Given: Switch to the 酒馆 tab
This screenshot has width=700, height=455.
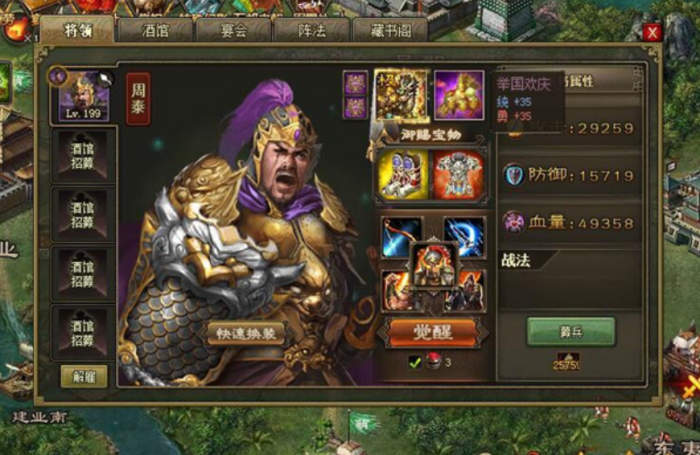Looking at the screenshot, I should [154, 30].
